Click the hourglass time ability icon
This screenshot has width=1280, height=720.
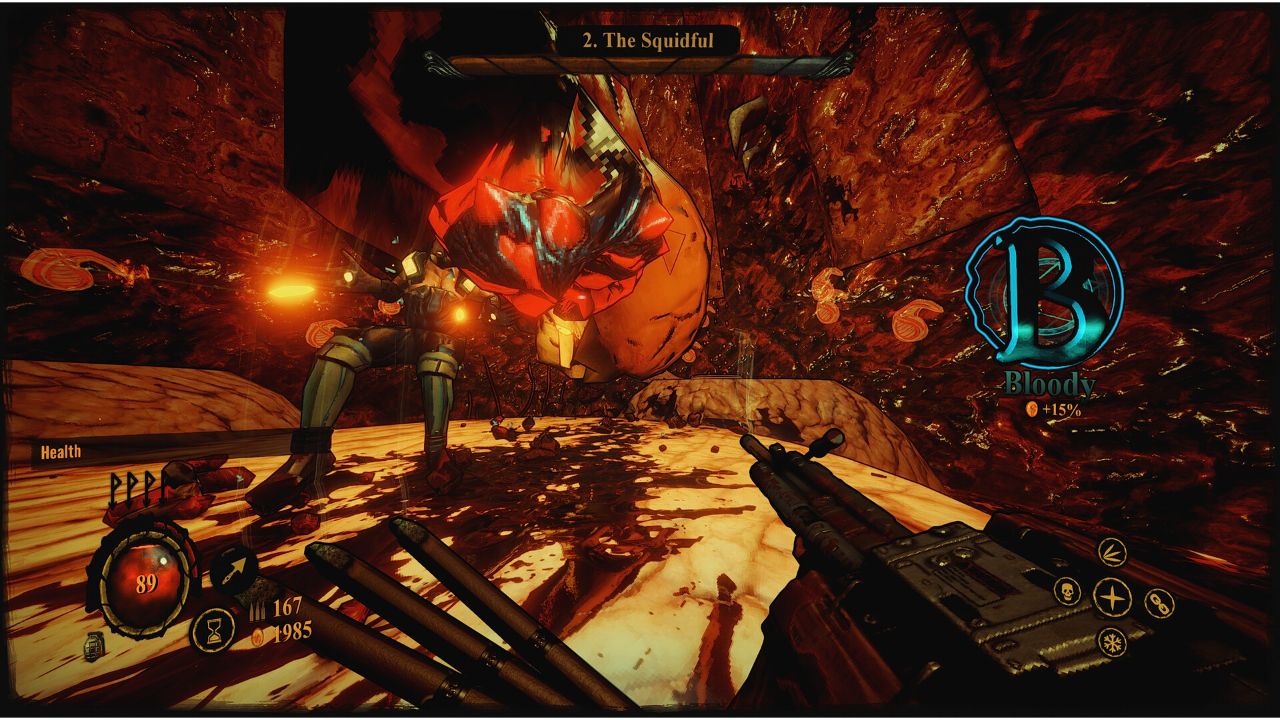tap(212, 630)
